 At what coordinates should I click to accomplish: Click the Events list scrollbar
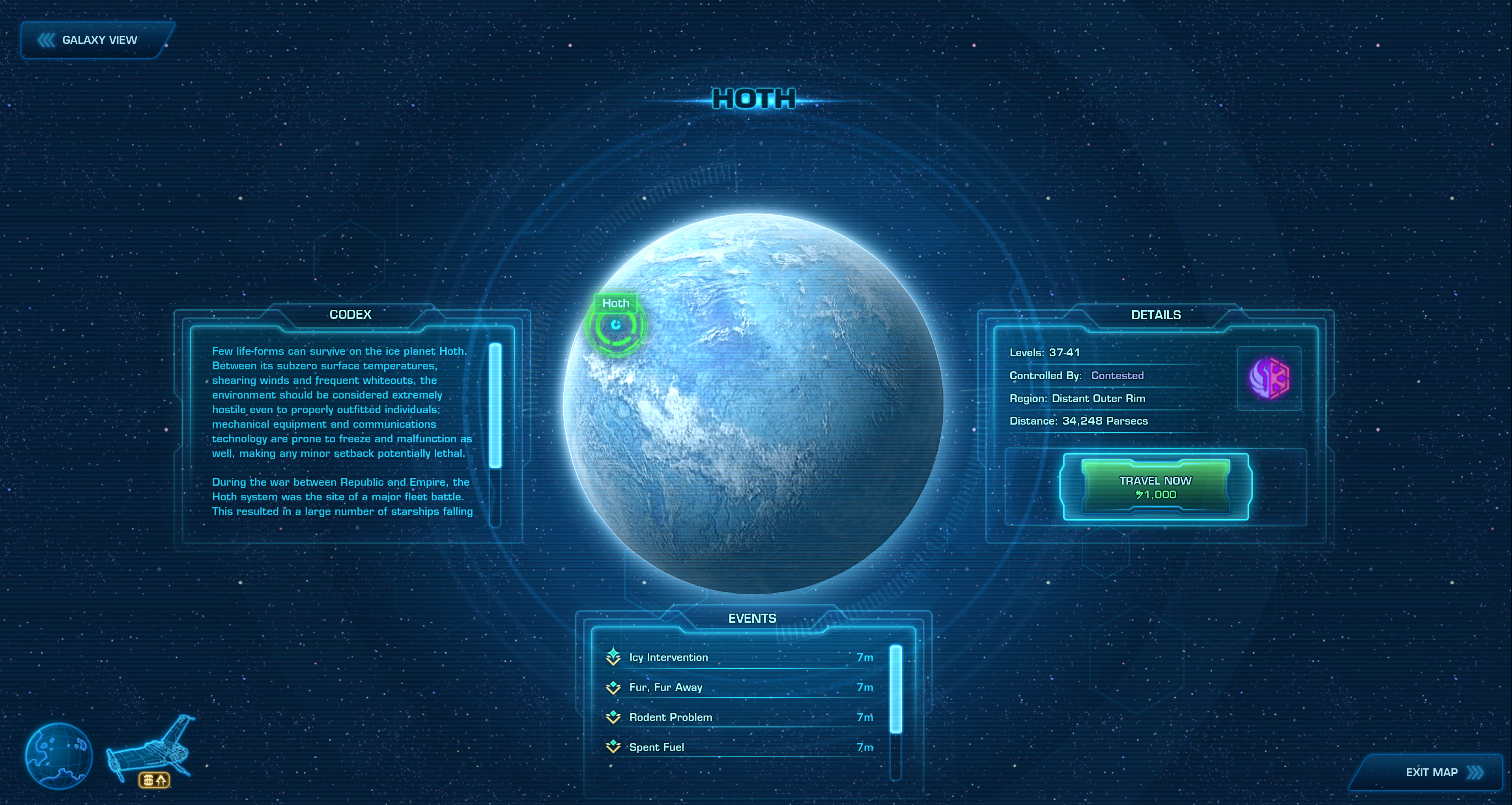(895, 689)
